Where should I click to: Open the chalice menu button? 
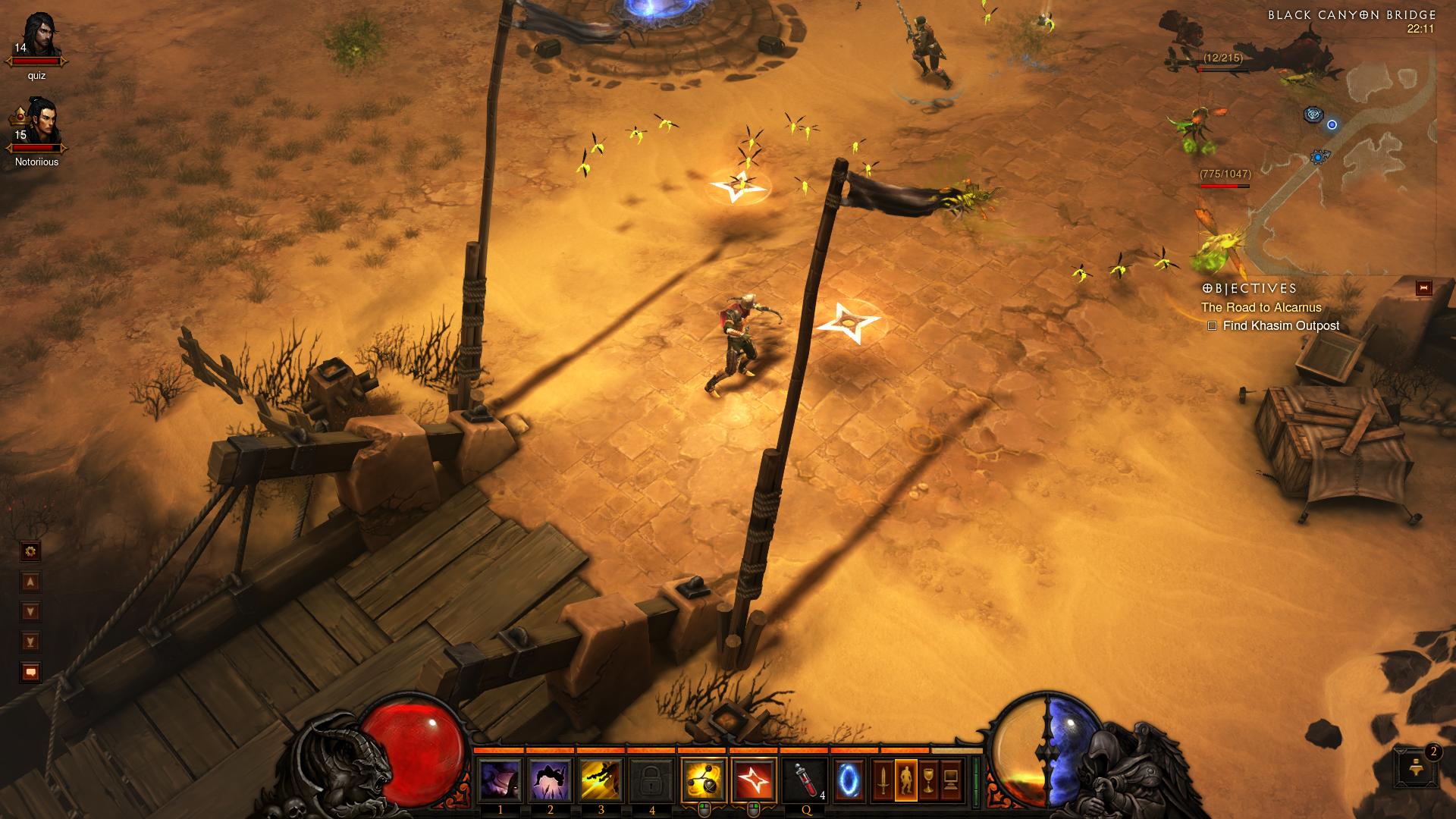pos(928,780)
